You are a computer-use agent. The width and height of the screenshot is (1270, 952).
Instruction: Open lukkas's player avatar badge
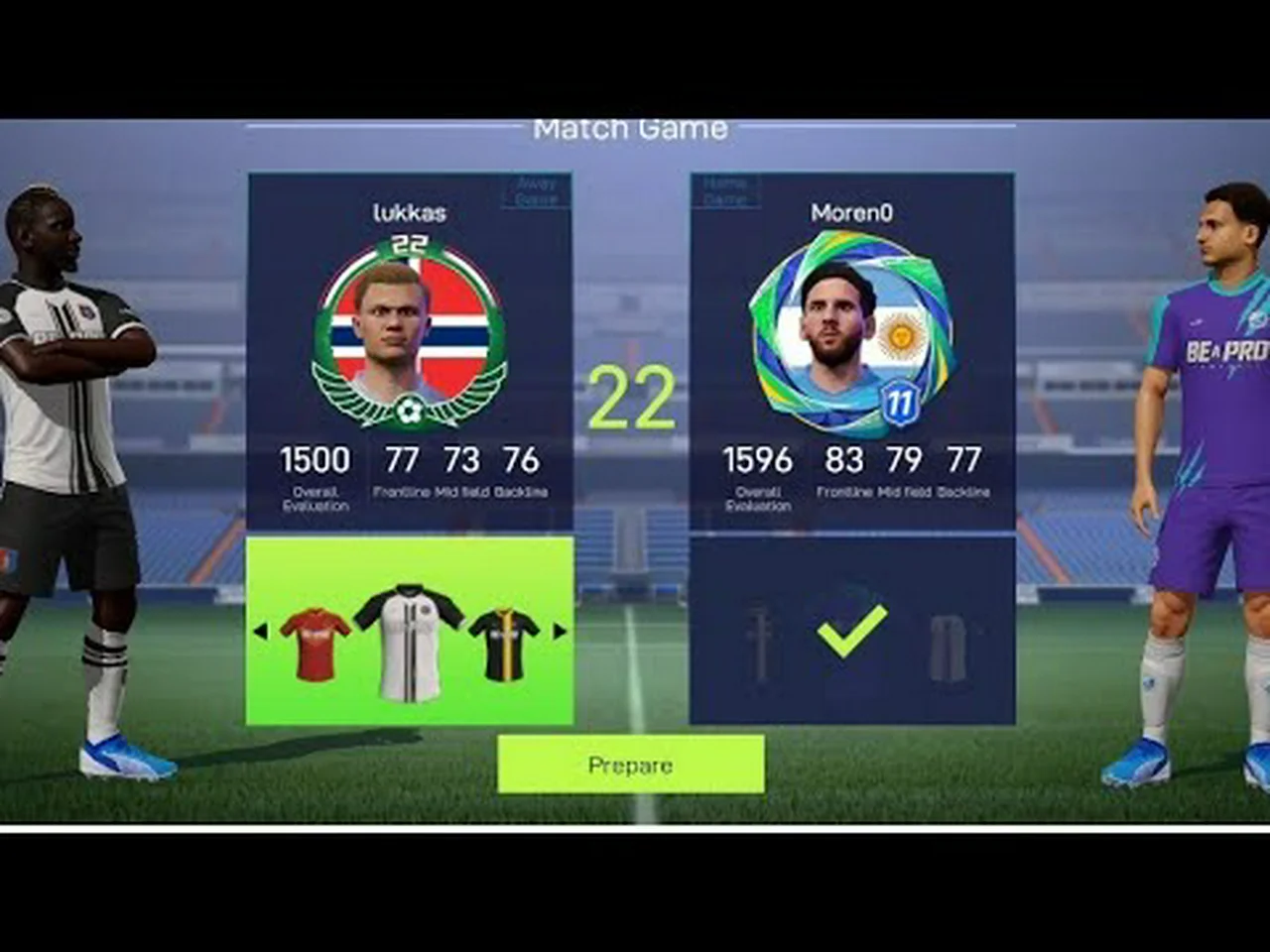pyautogui.click(x=409, y=332)
